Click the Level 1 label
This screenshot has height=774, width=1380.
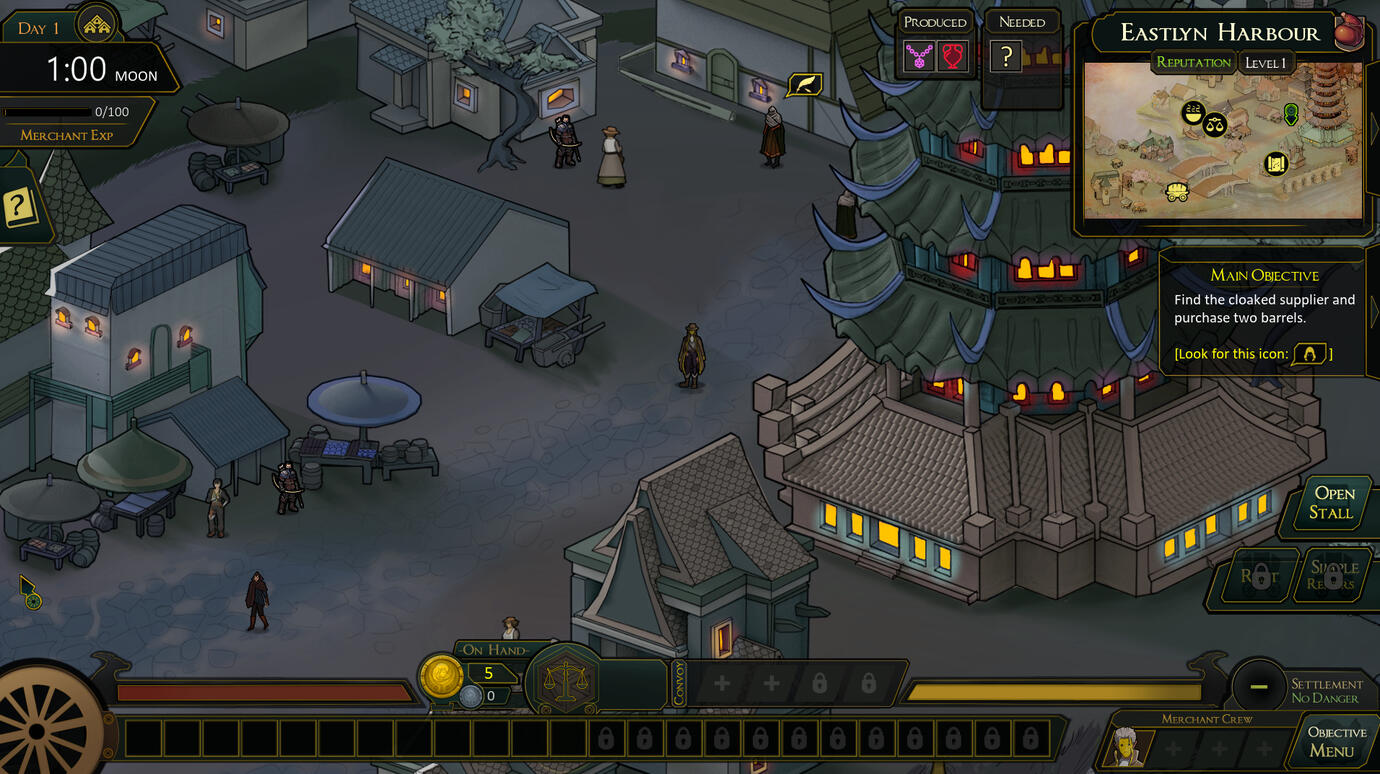pyautogui.click(x=1265, y=63)
